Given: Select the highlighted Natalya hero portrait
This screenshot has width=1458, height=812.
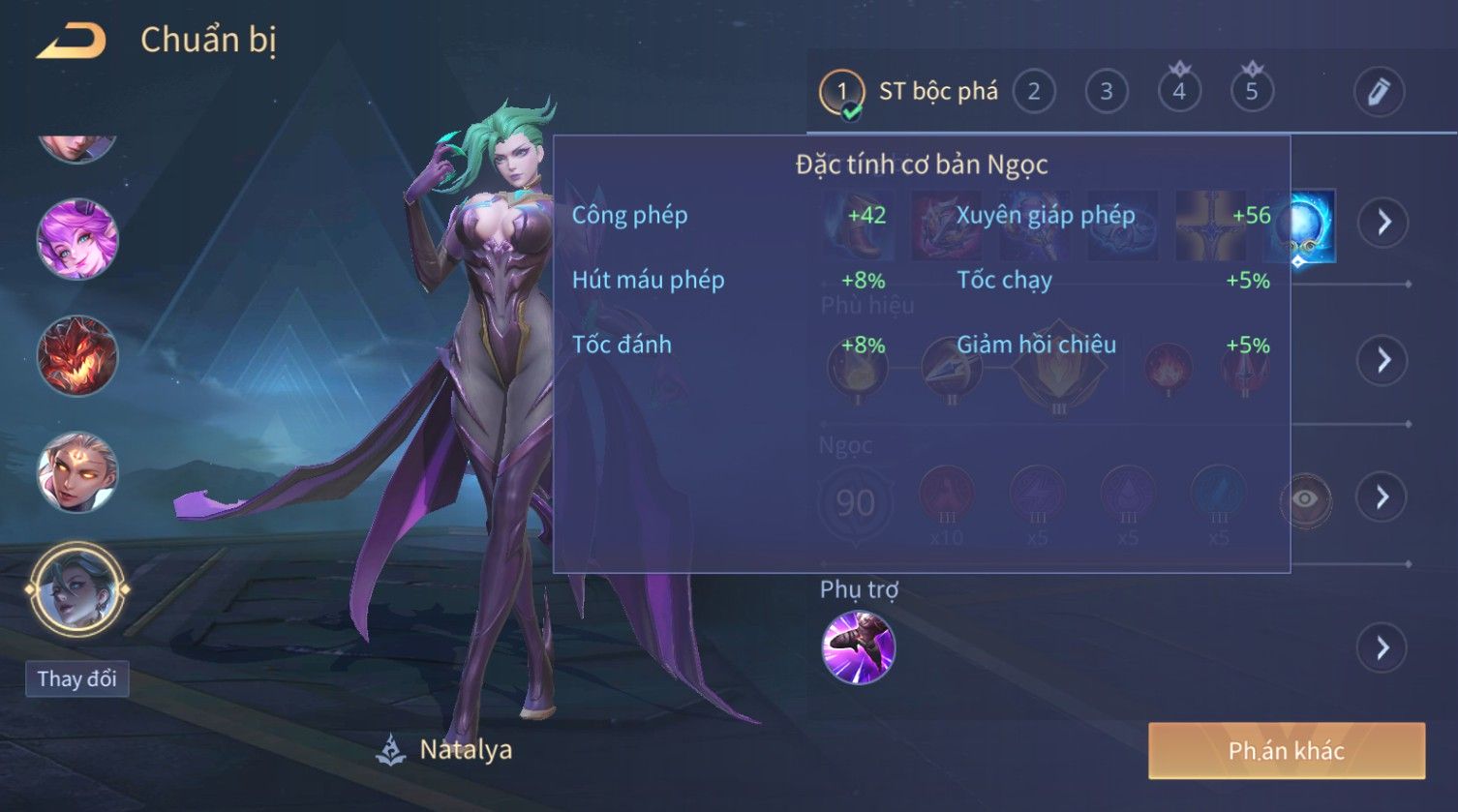Looking at the screenshot, I should (x=76, y=589).
